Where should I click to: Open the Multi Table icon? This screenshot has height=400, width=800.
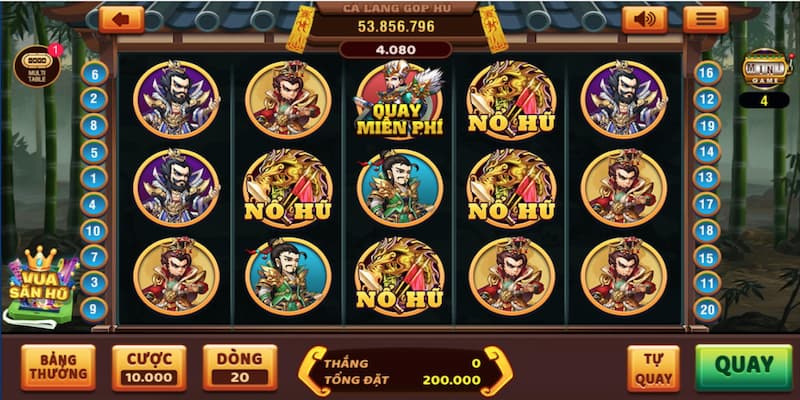[36, 65]
